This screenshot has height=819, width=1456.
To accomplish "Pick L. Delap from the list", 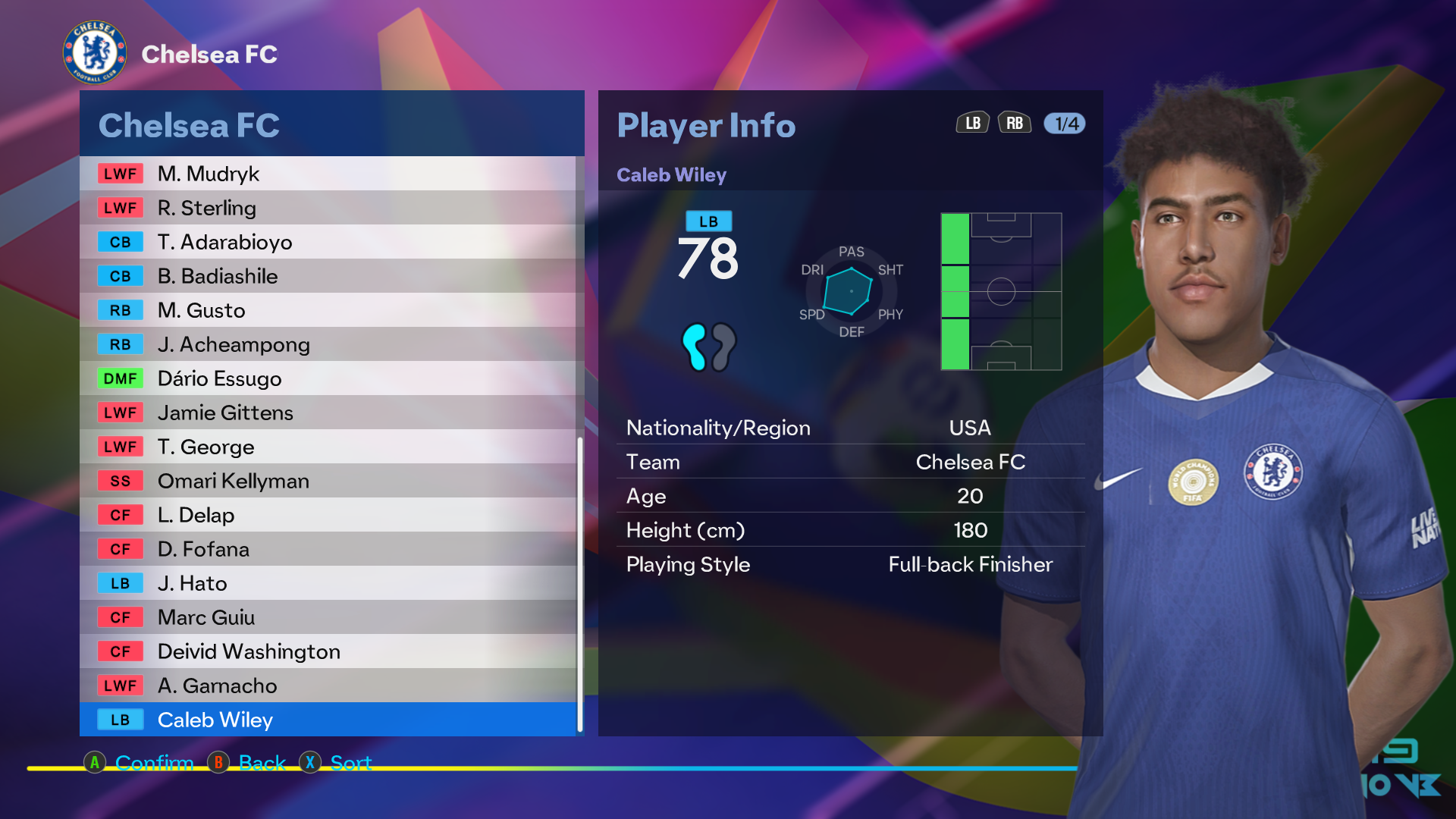I will pyautogui.click(x=328, y=515).
